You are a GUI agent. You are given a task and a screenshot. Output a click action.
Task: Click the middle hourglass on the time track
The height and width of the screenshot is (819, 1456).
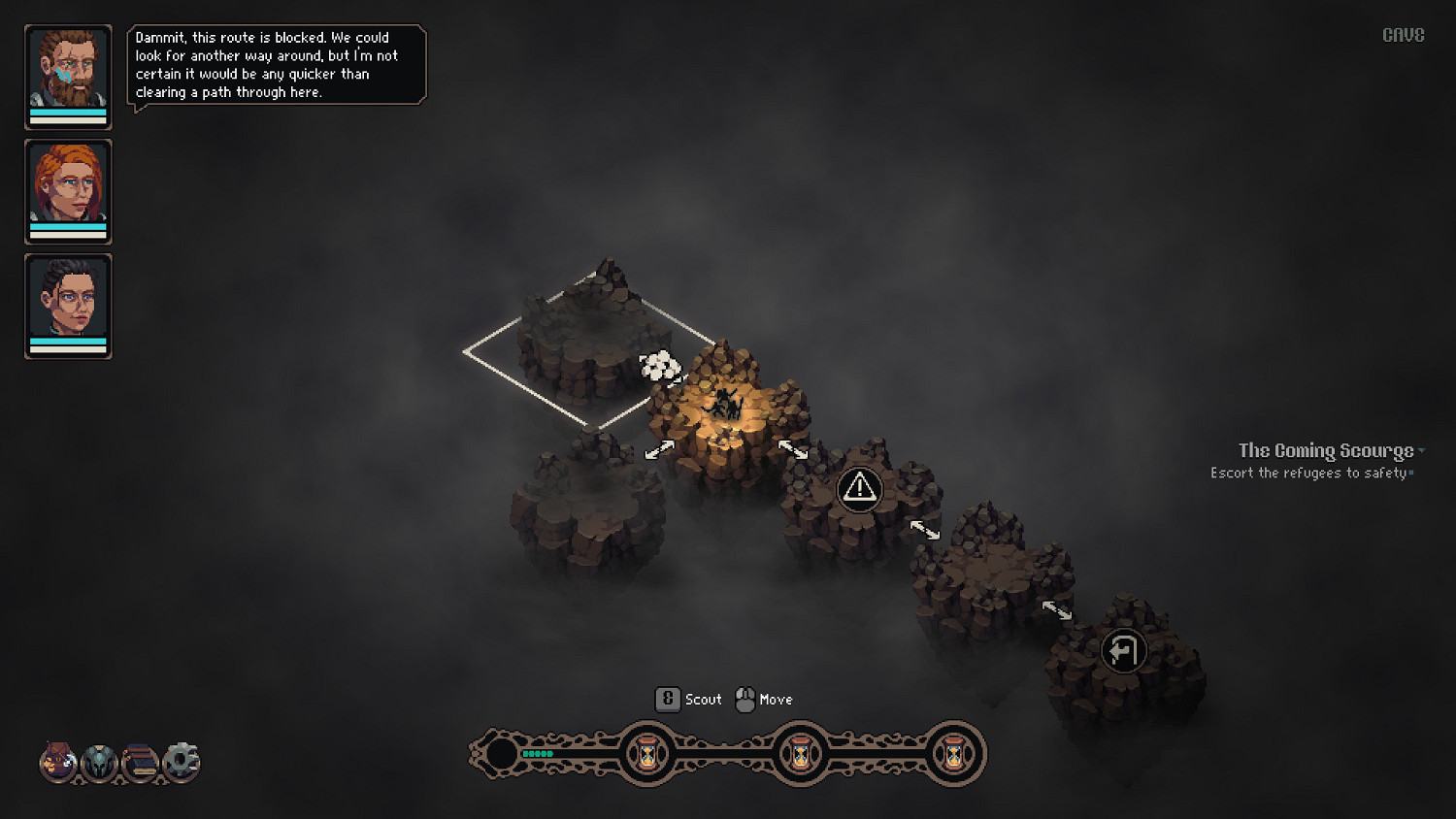tap(800, 754)
